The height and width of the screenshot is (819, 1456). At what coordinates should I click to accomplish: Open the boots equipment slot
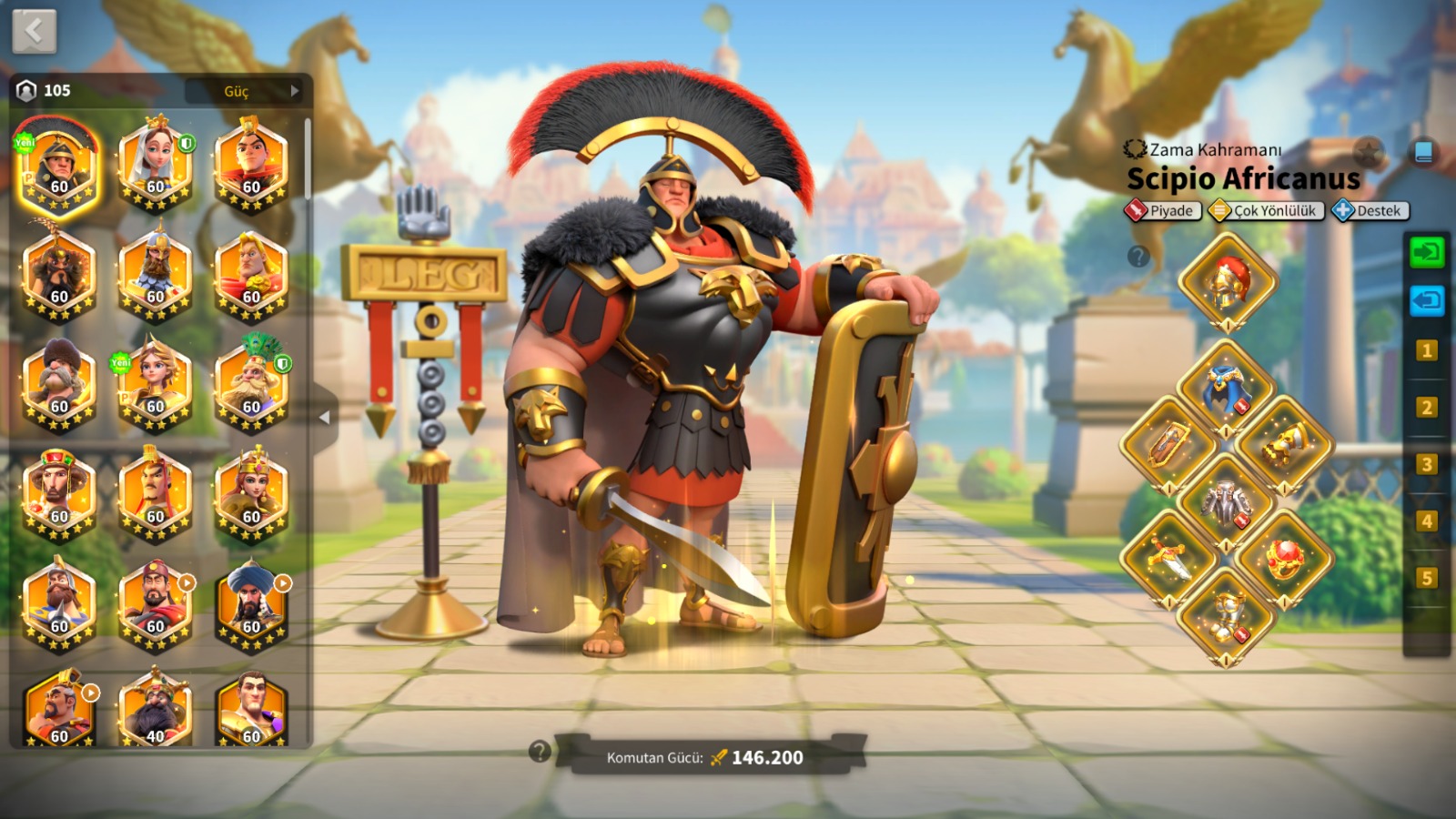tap(1227, 615)
